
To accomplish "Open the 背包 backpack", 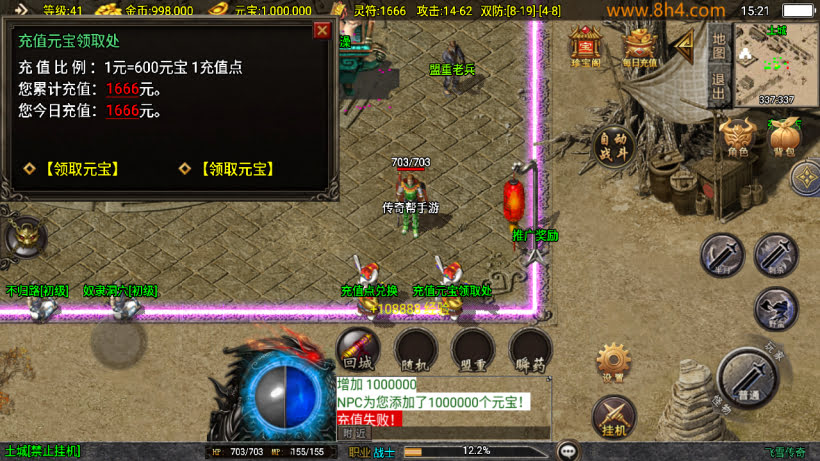I will click(784, 137).
